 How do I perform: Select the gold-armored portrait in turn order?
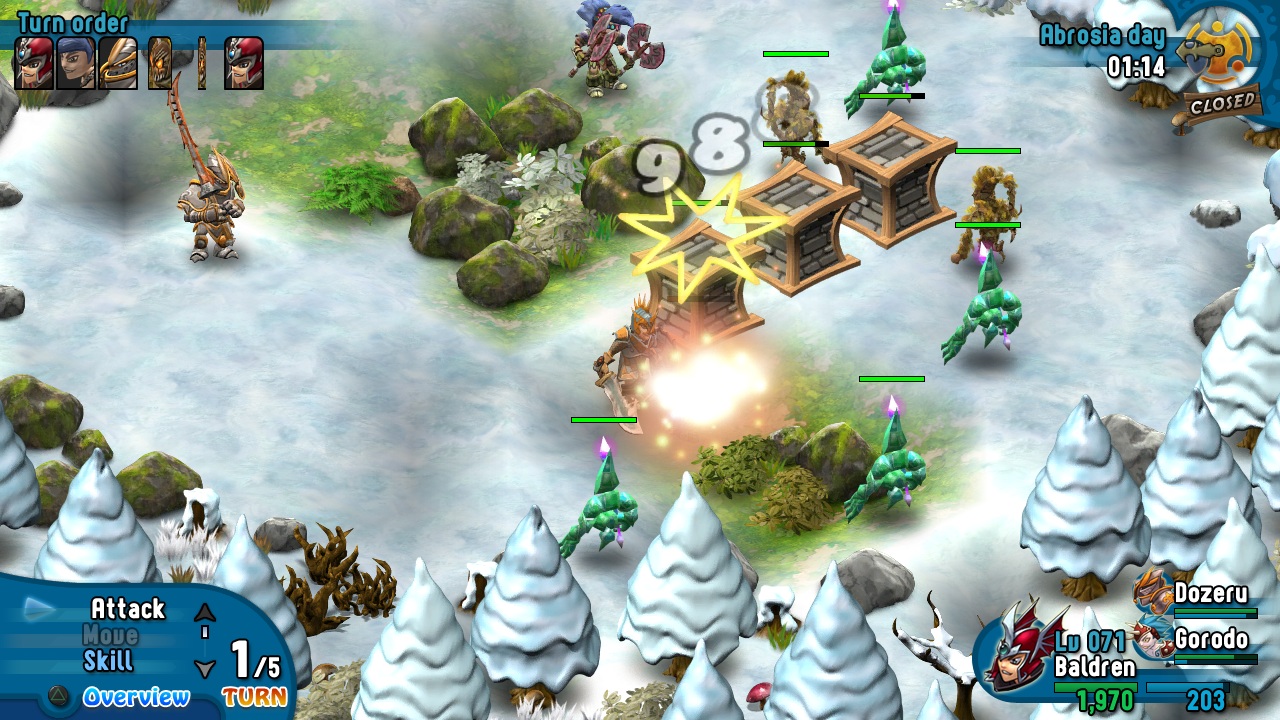pyautogui.click(x=118, y=63)
